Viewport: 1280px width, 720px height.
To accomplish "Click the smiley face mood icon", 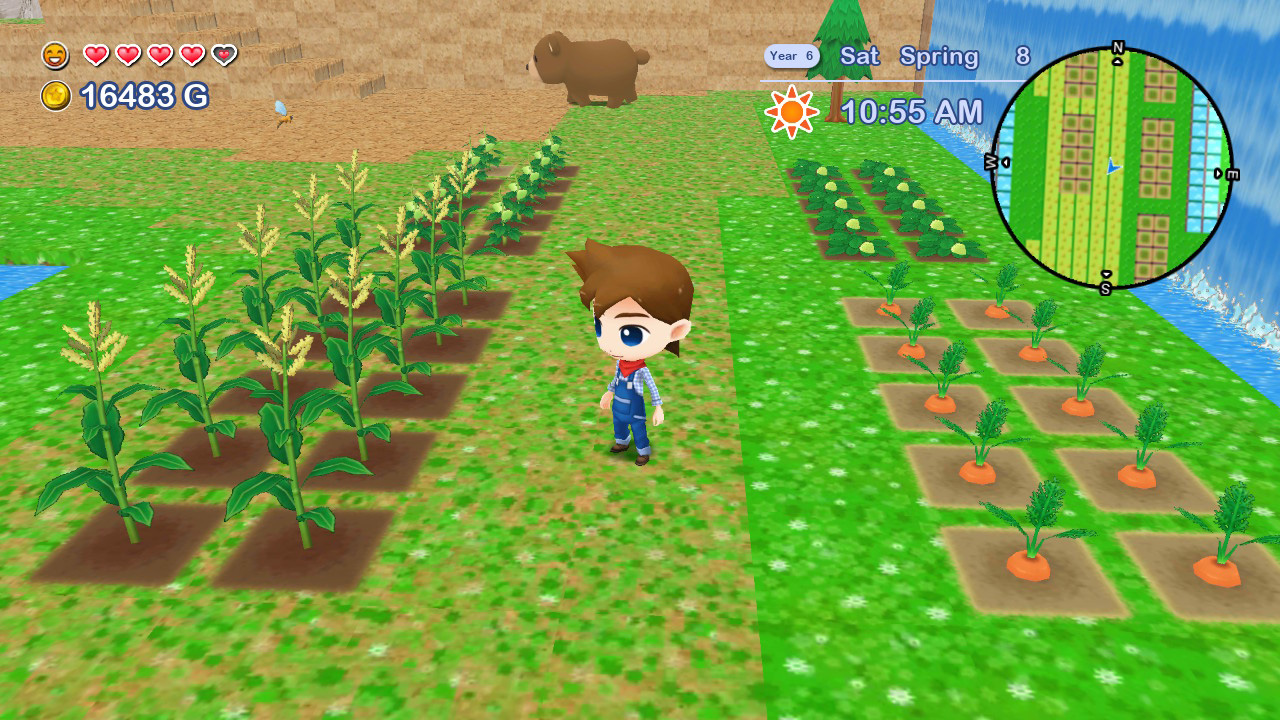I will [x=56, y=56].
